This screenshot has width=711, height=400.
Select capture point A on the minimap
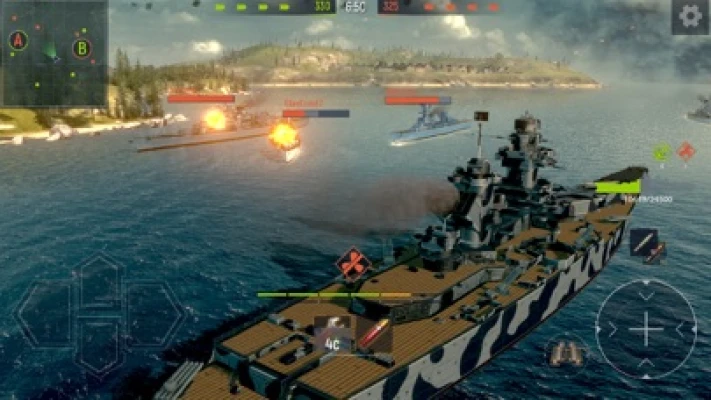pyautogui.click(x=17, y=40)
